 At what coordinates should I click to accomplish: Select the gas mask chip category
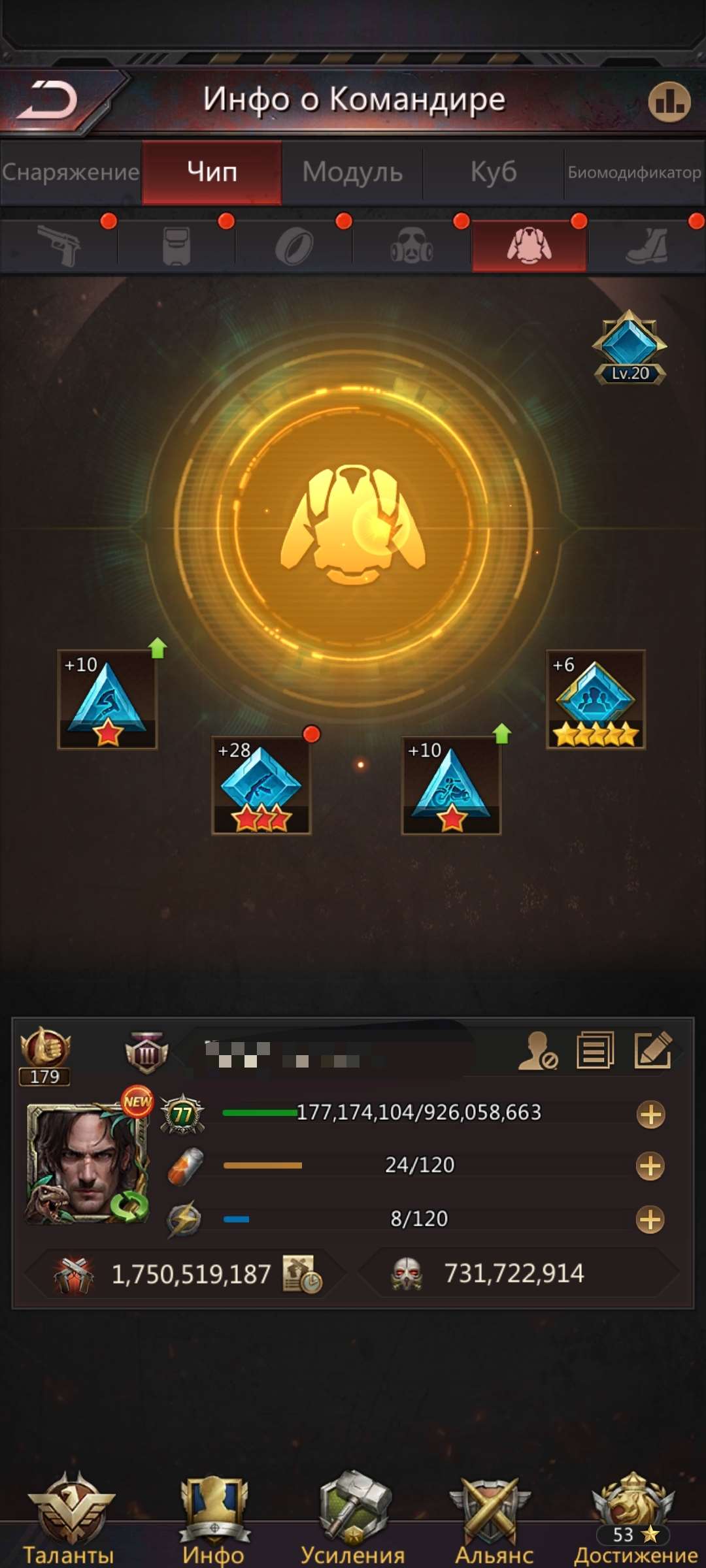coord(411,246)
